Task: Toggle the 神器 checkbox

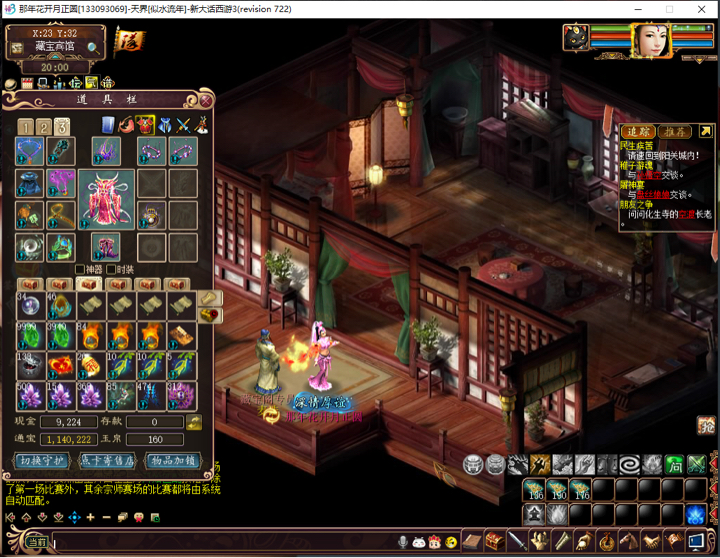Action: (80, 269)
